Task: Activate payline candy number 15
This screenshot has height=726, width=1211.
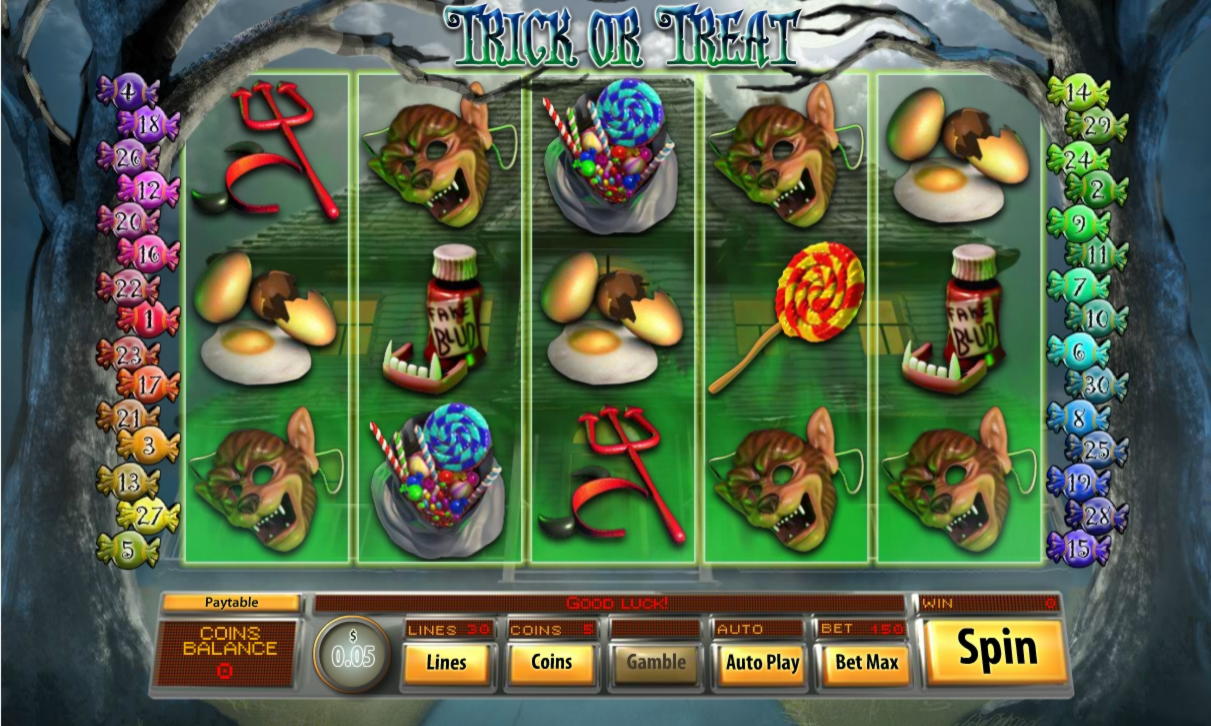Action: pyautogui.click(x=1077, y=548)
